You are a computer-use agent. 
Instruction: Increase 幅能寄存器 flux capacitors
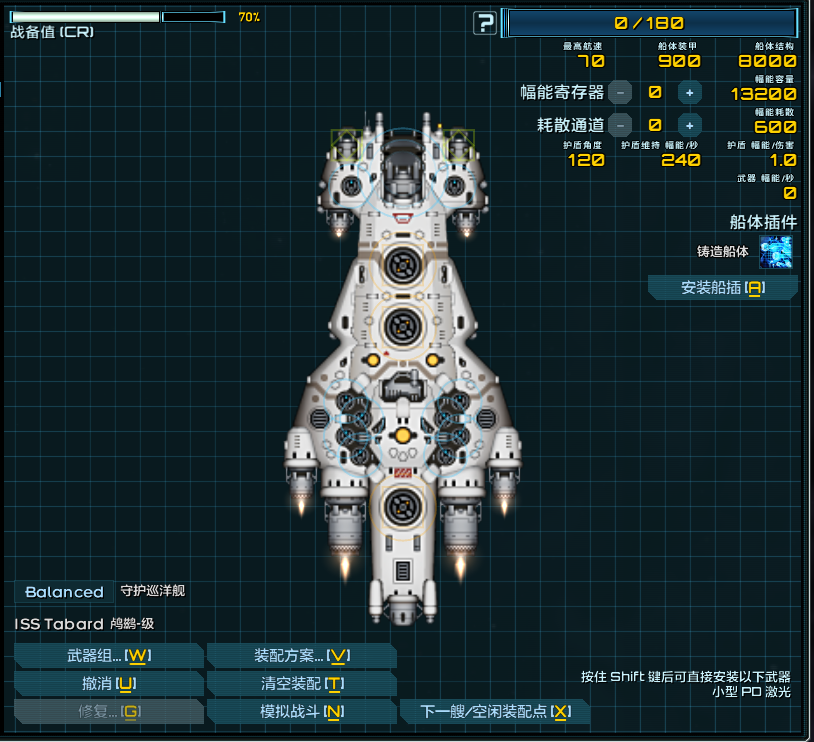point(689,92)
